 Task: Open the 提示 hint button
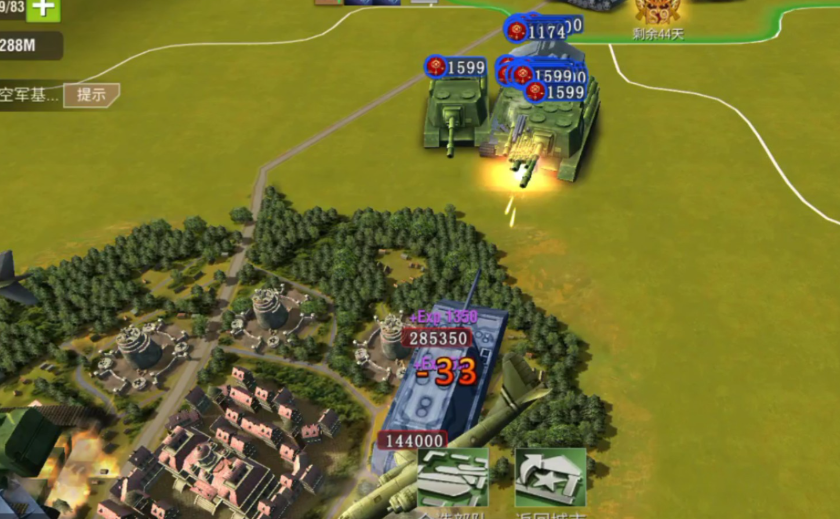(x=91, y=95)
